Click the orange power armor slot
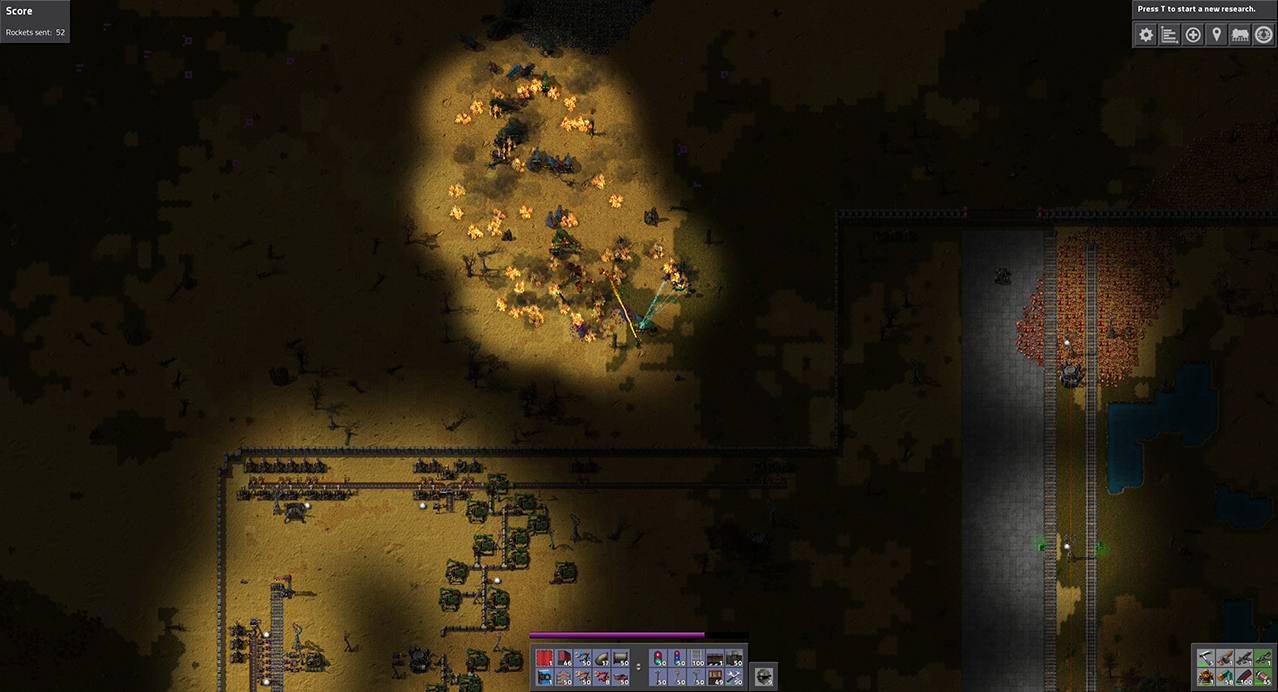 tap(1206, 677)
